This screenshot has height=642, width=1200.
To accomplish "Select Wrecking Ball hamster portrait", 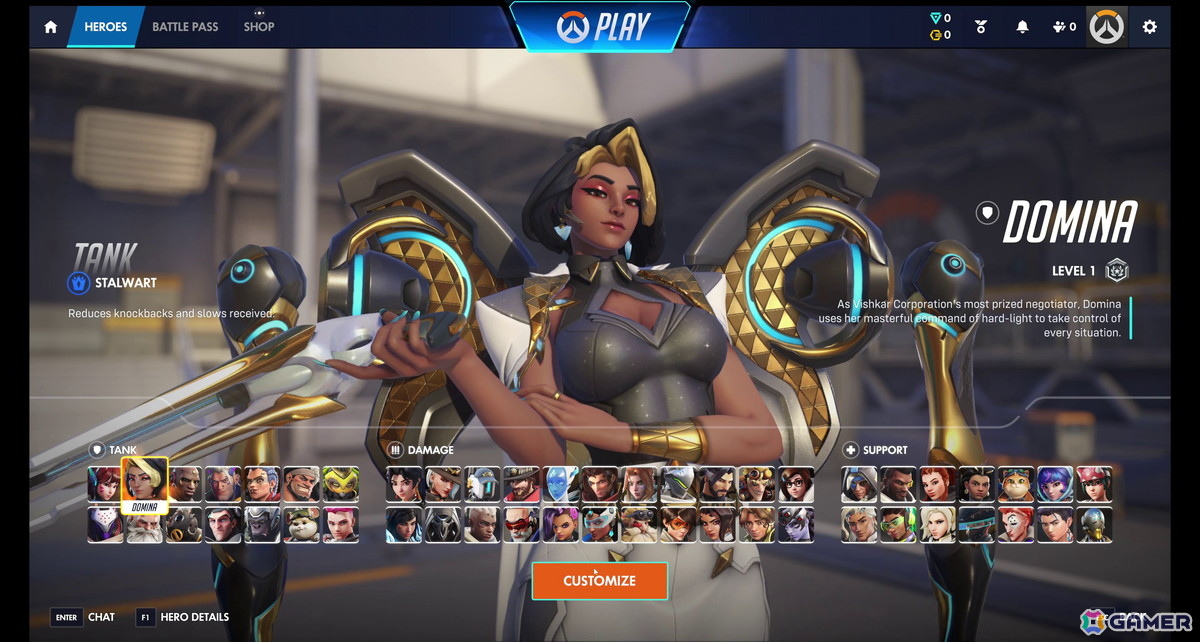I will 302,524.
